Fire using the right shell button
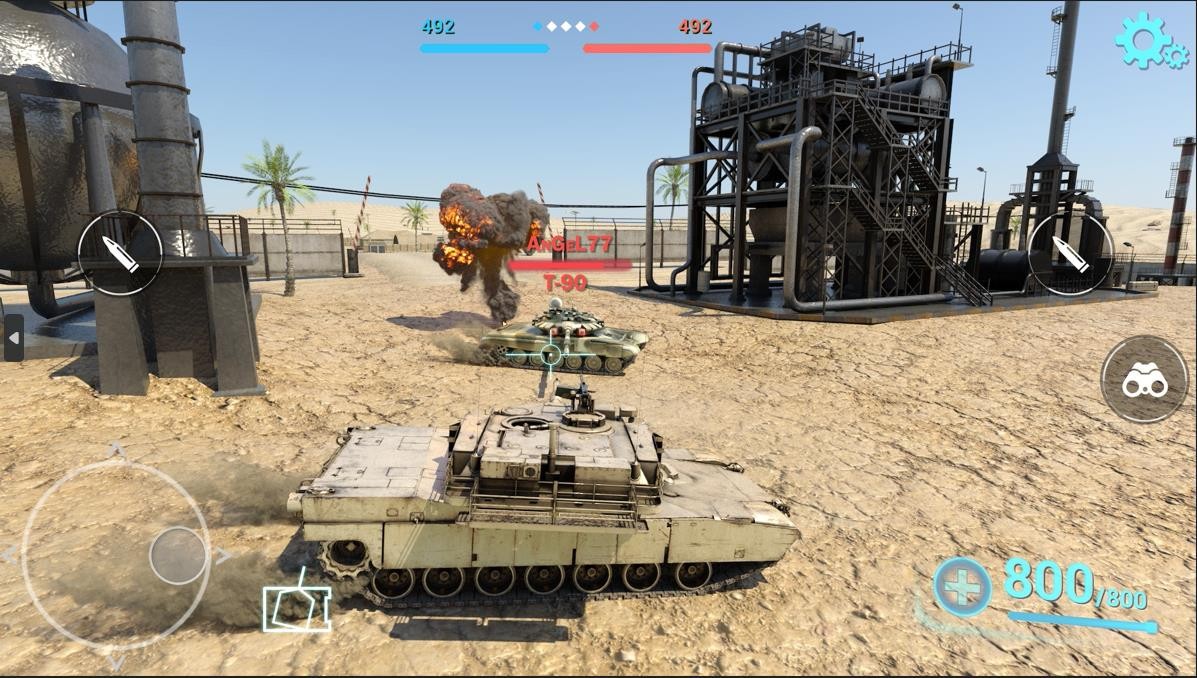1197x678 pixels. click(1070, 253)
